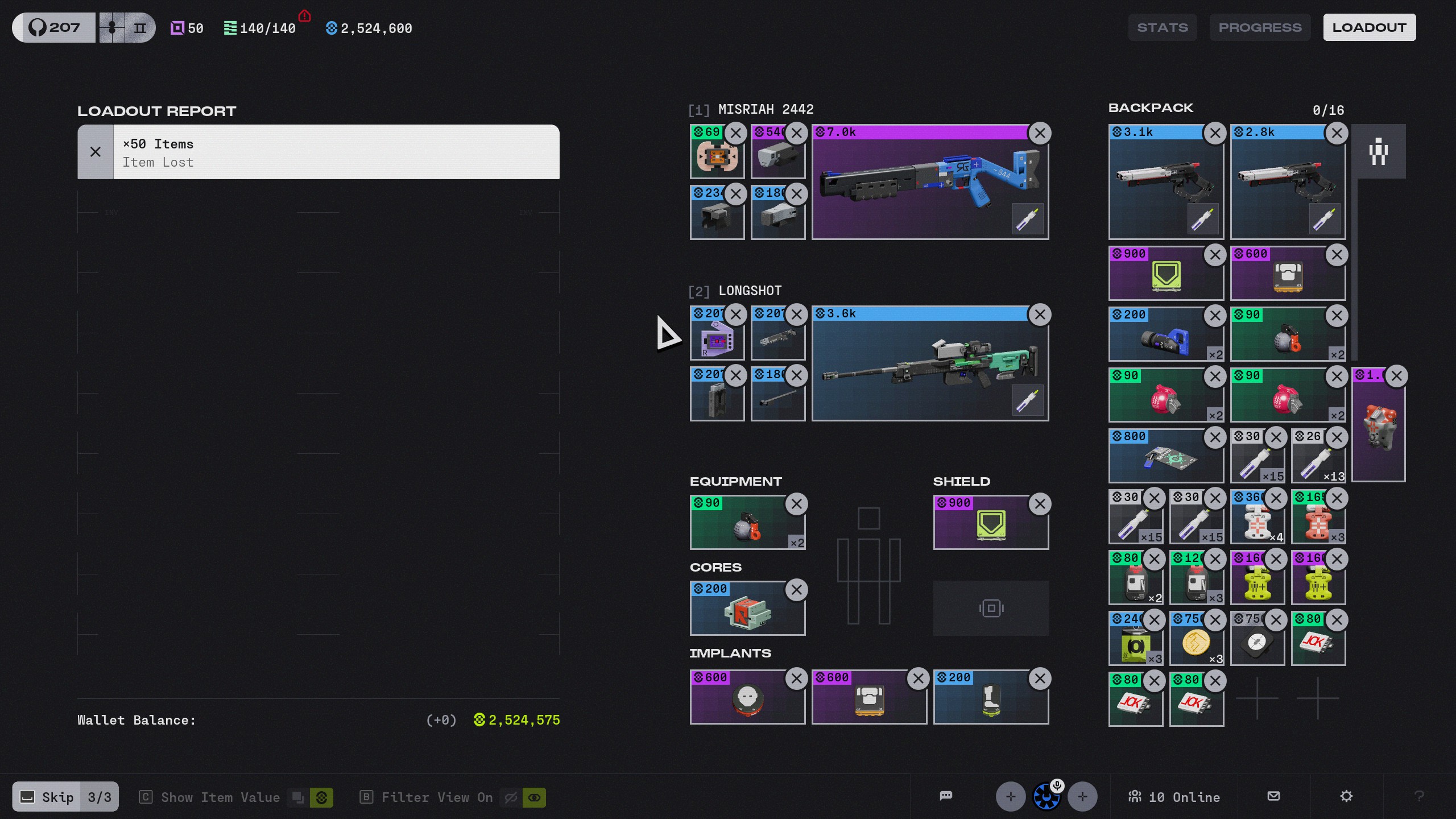The height and width of the screenshot is (819, 1456).
Task: Open the PROGRESS tab
Action: click(x=1260, y=27)
